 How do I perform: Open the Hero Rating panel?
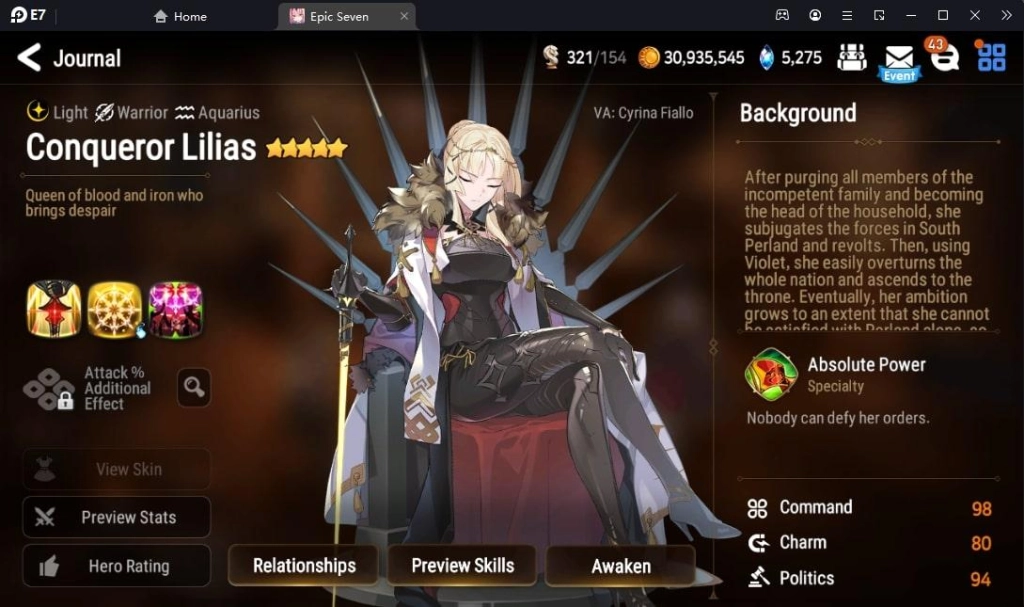click(117, 566)
